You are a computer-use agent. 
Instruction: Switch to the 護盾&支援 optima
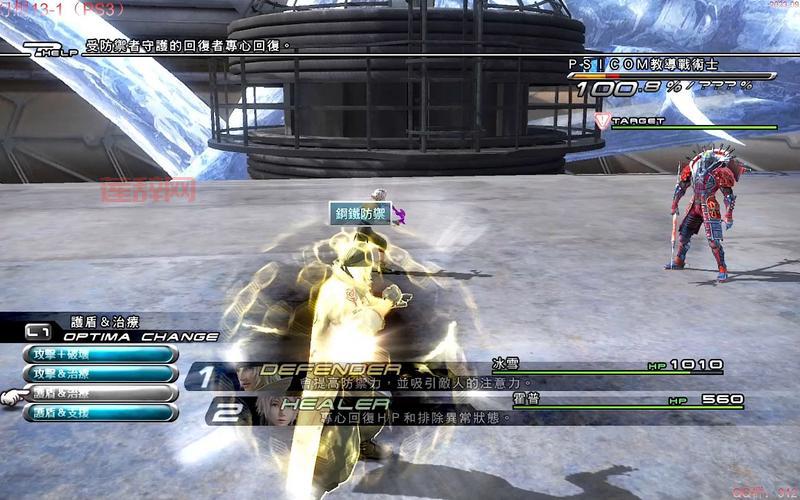pos(100,412)
